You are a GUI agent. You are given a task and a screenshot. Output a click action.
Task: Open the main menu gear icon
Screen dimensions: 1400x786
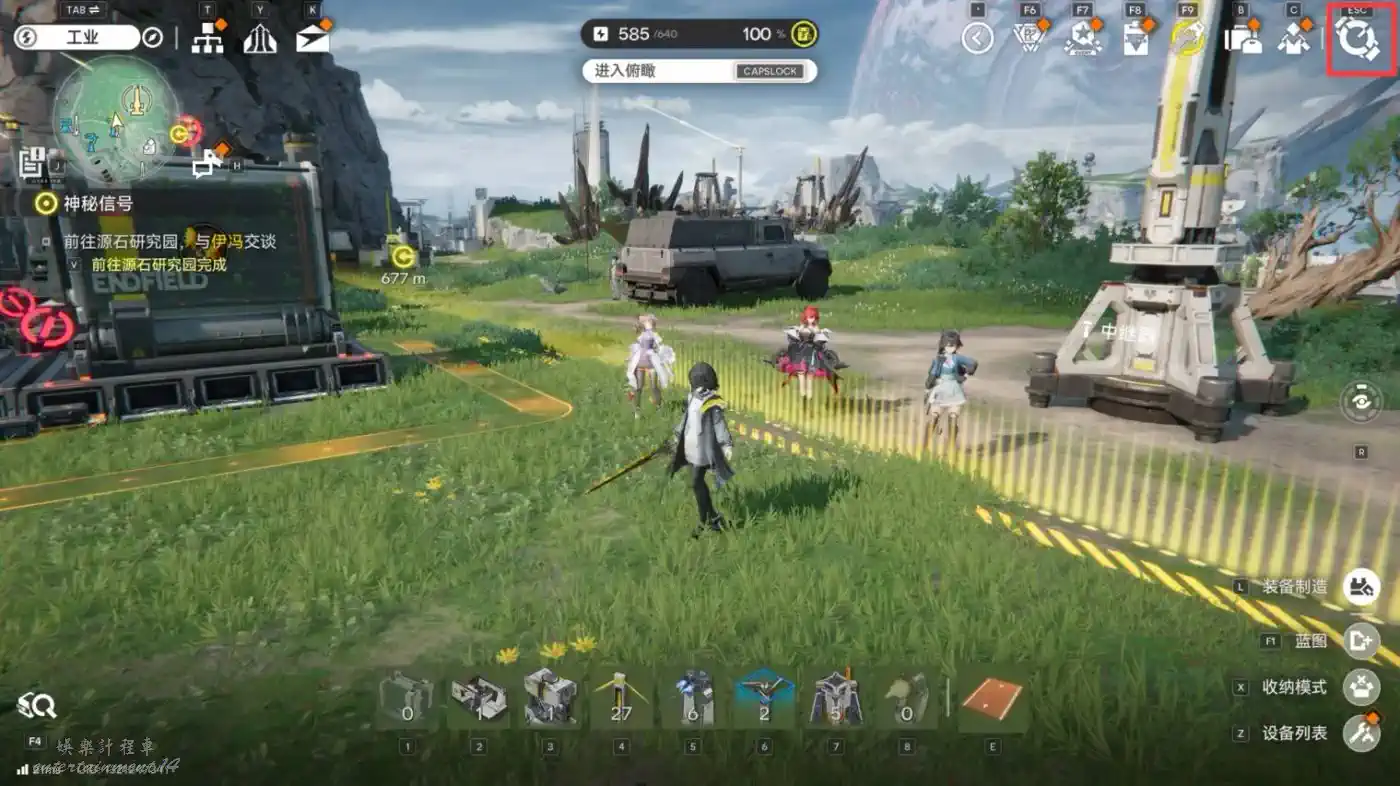click(x=1359, y=39)
